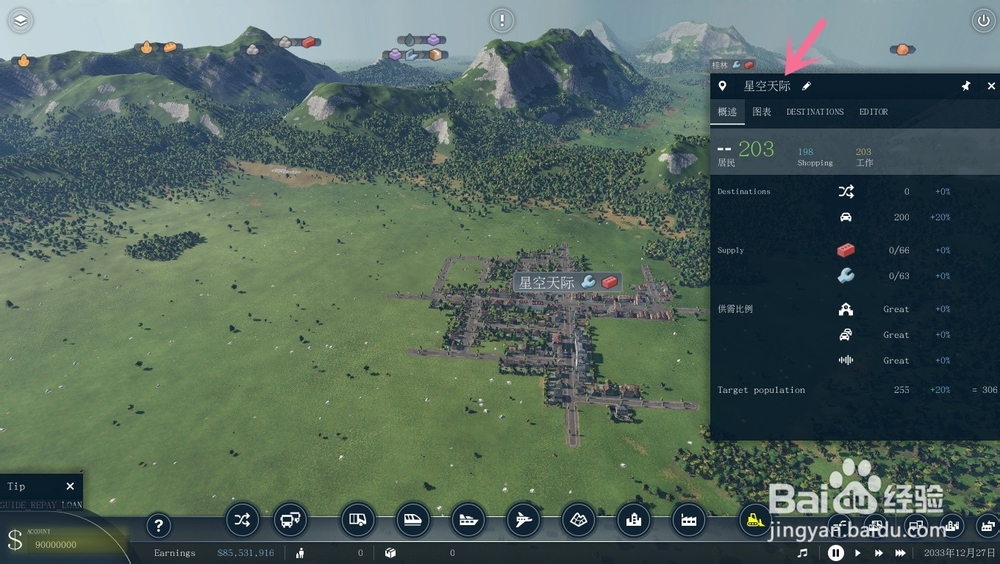
Task: Open the map layers button
Action: [x=21, y=20]
